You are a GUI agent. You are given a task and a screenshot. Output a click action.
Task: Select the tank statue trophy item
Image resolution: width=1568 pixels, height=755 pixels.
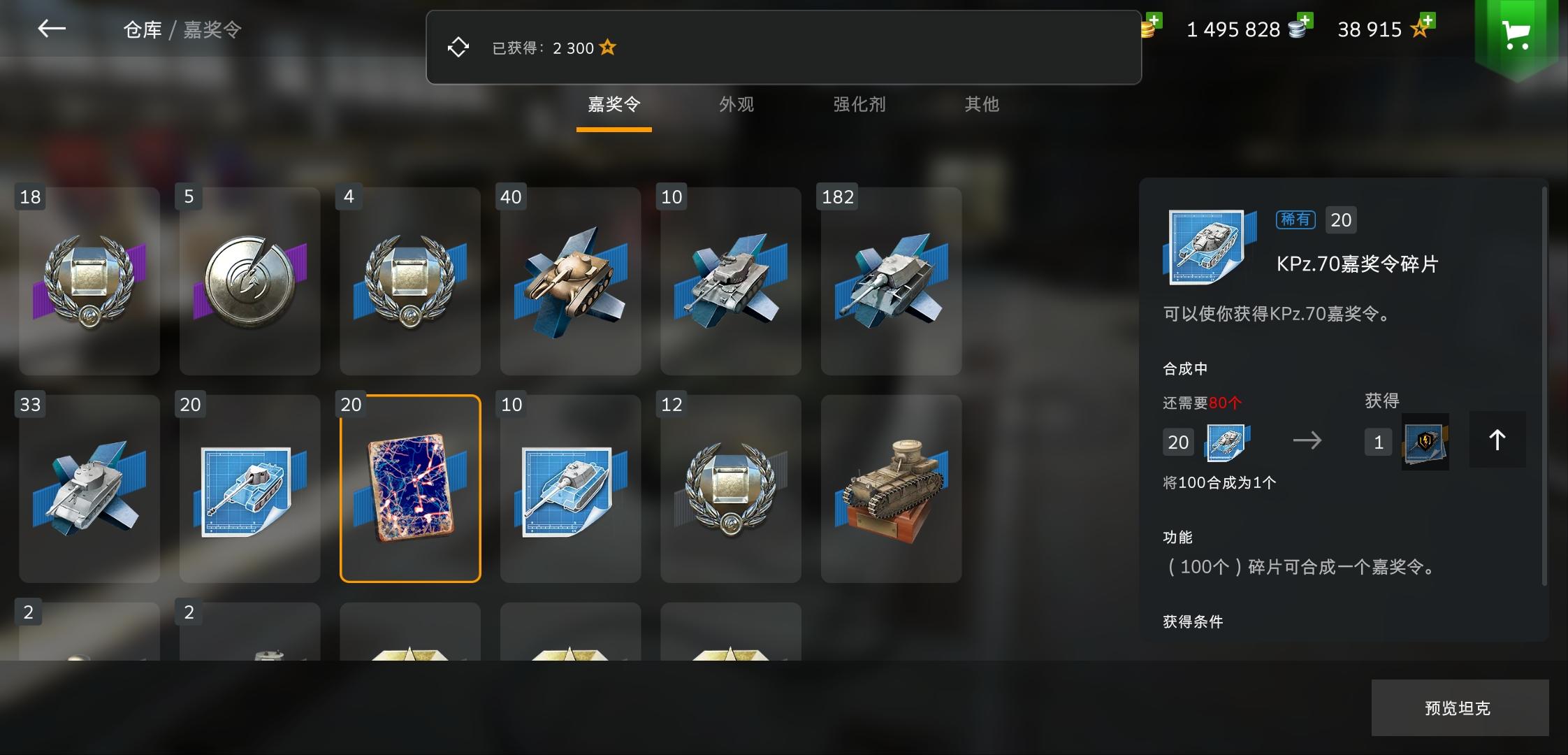(892, 489)
